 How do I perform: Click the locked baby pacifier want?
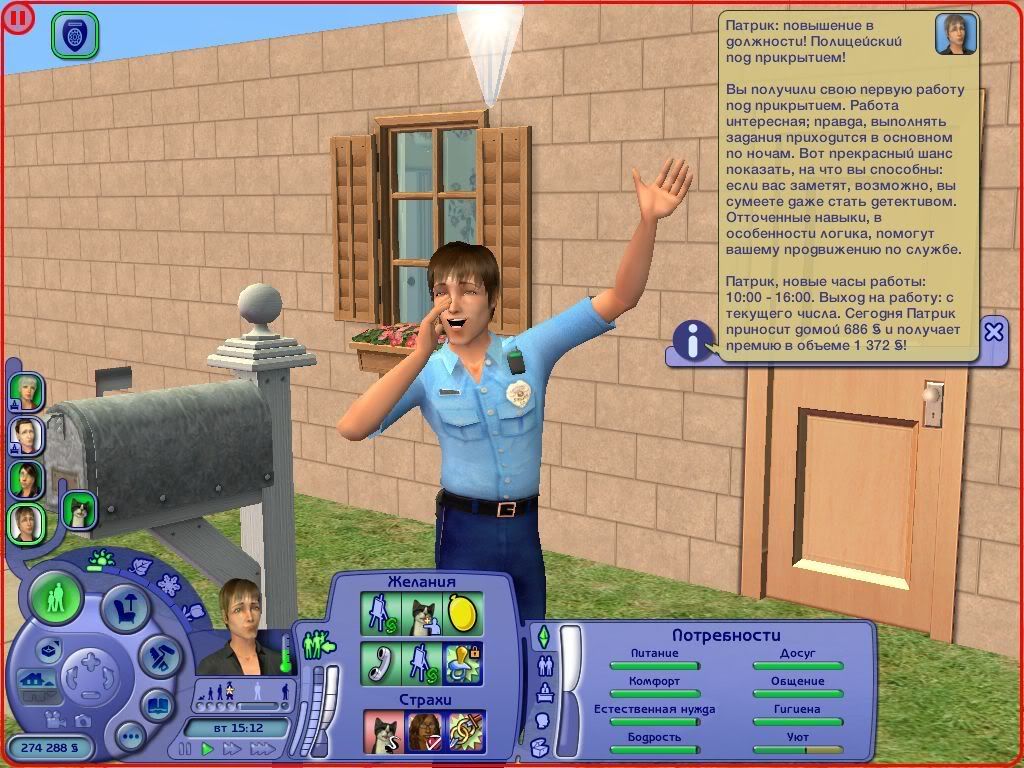tap(463, 664)
